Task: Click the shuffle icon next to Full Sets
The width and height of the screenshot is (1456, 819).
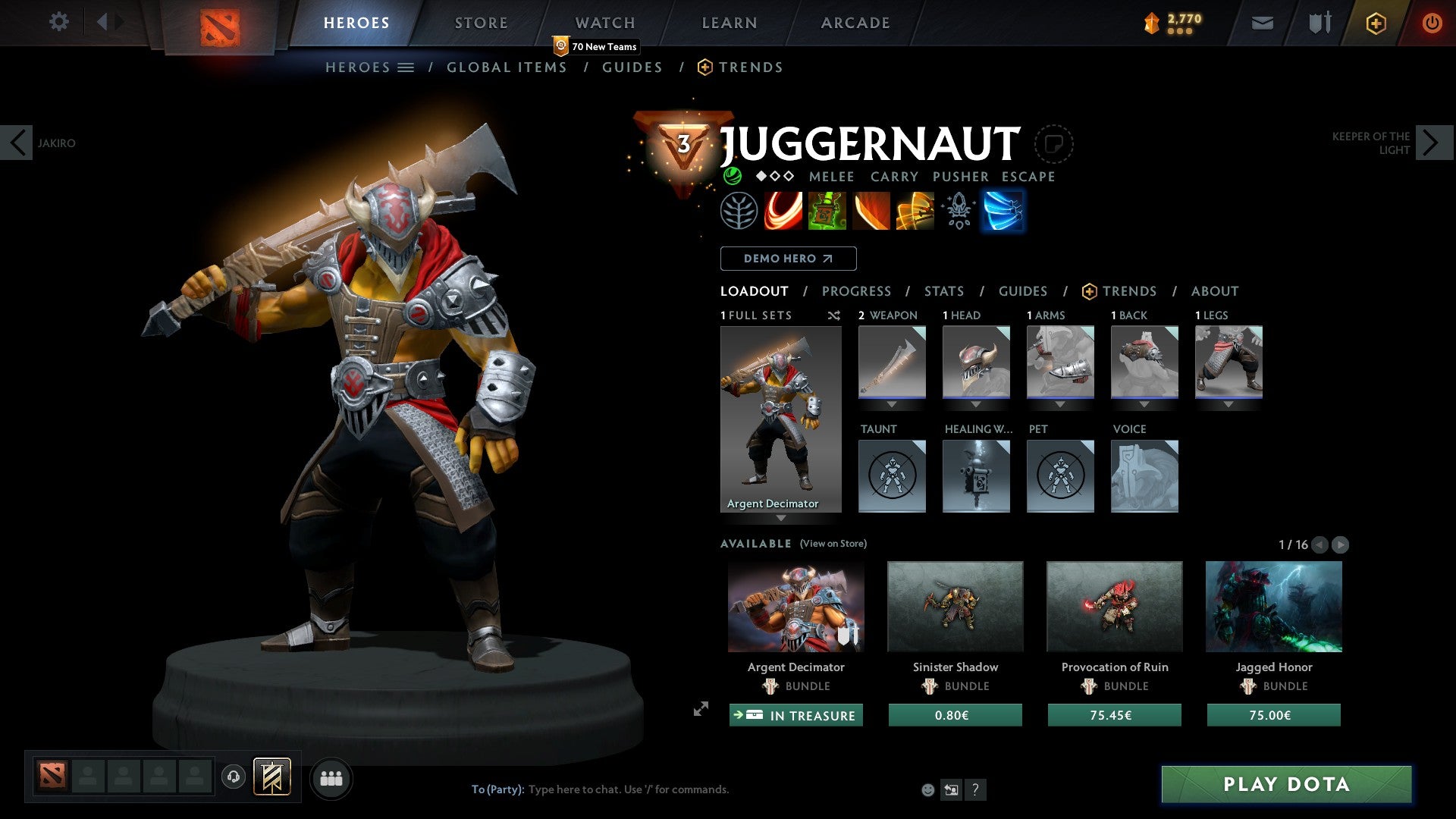Action: pyautogui.click(x=834, y=315)
